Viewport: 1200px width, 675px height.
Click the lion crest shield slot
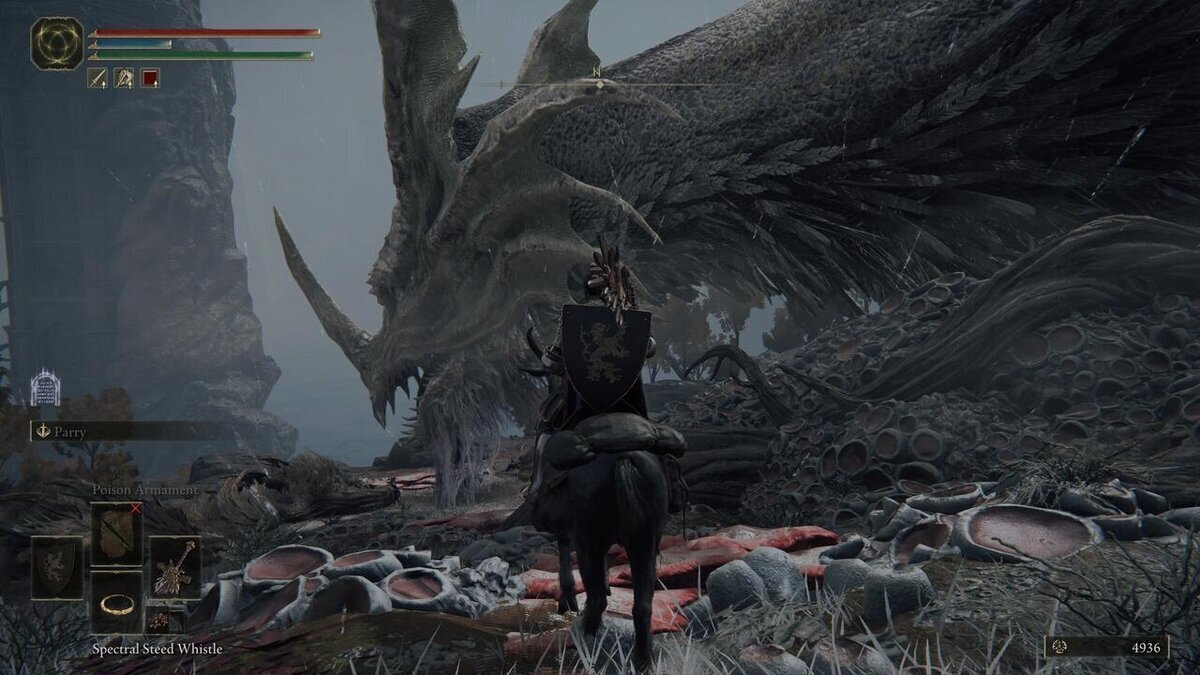tap(57, 567)
